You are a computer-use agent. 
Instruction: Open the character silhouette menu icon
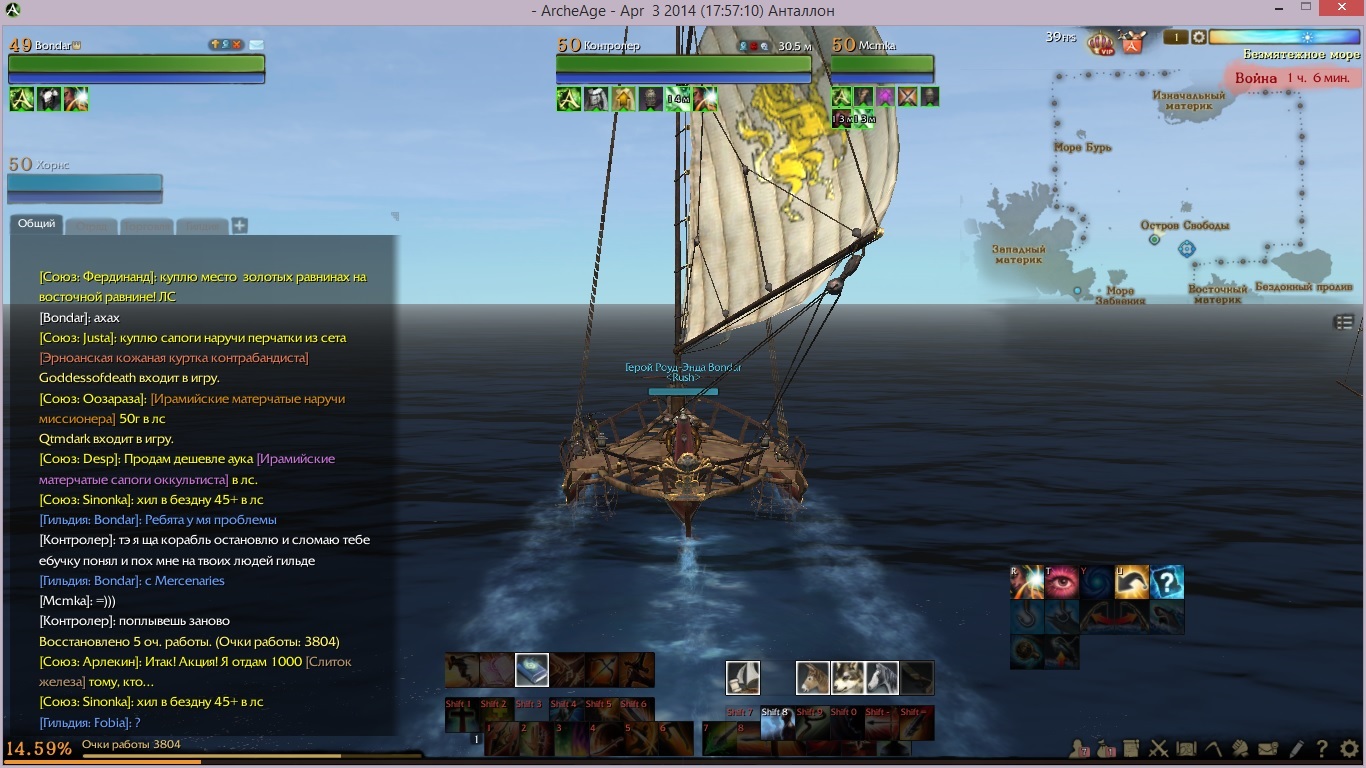coord(1079,748)
